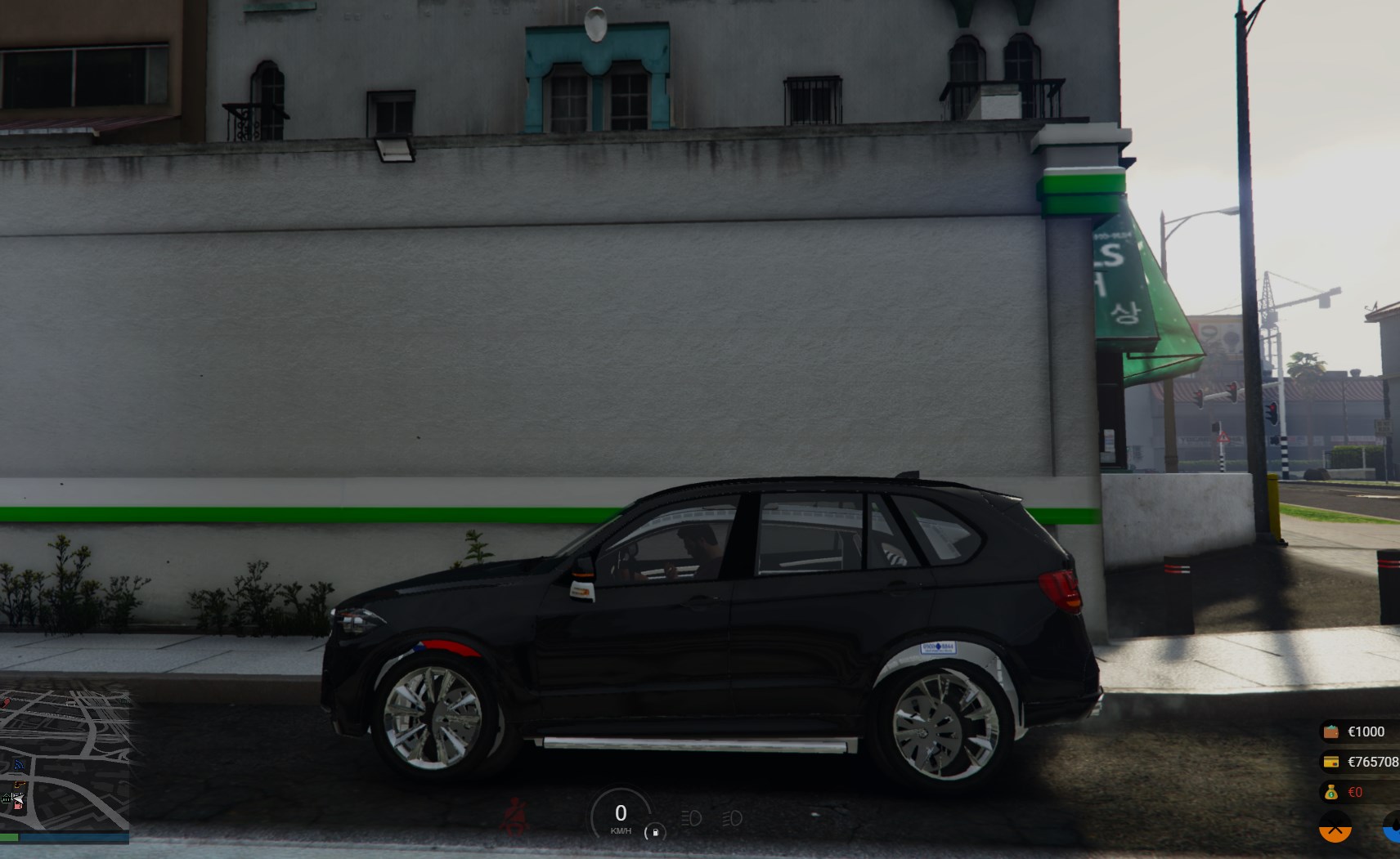1400x859 pixels.
Task: Click the orange hunger status circle
Action: pyautogui.click(x=1335, y=828)
